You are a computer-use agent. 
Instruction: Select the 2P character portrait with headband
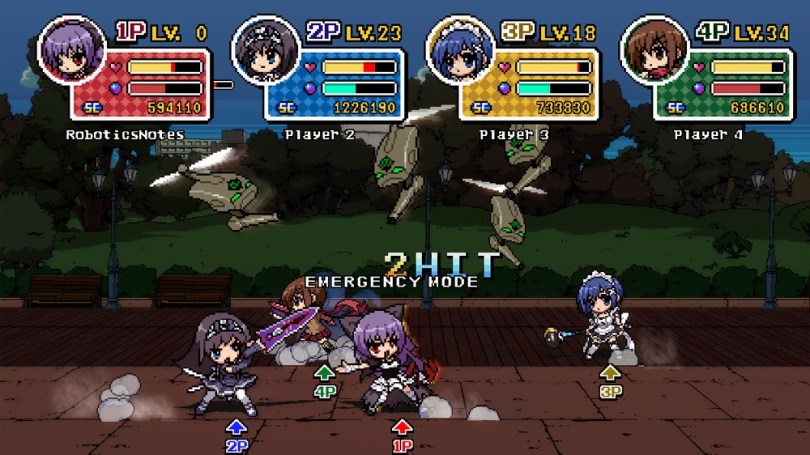tap(266, 50)
